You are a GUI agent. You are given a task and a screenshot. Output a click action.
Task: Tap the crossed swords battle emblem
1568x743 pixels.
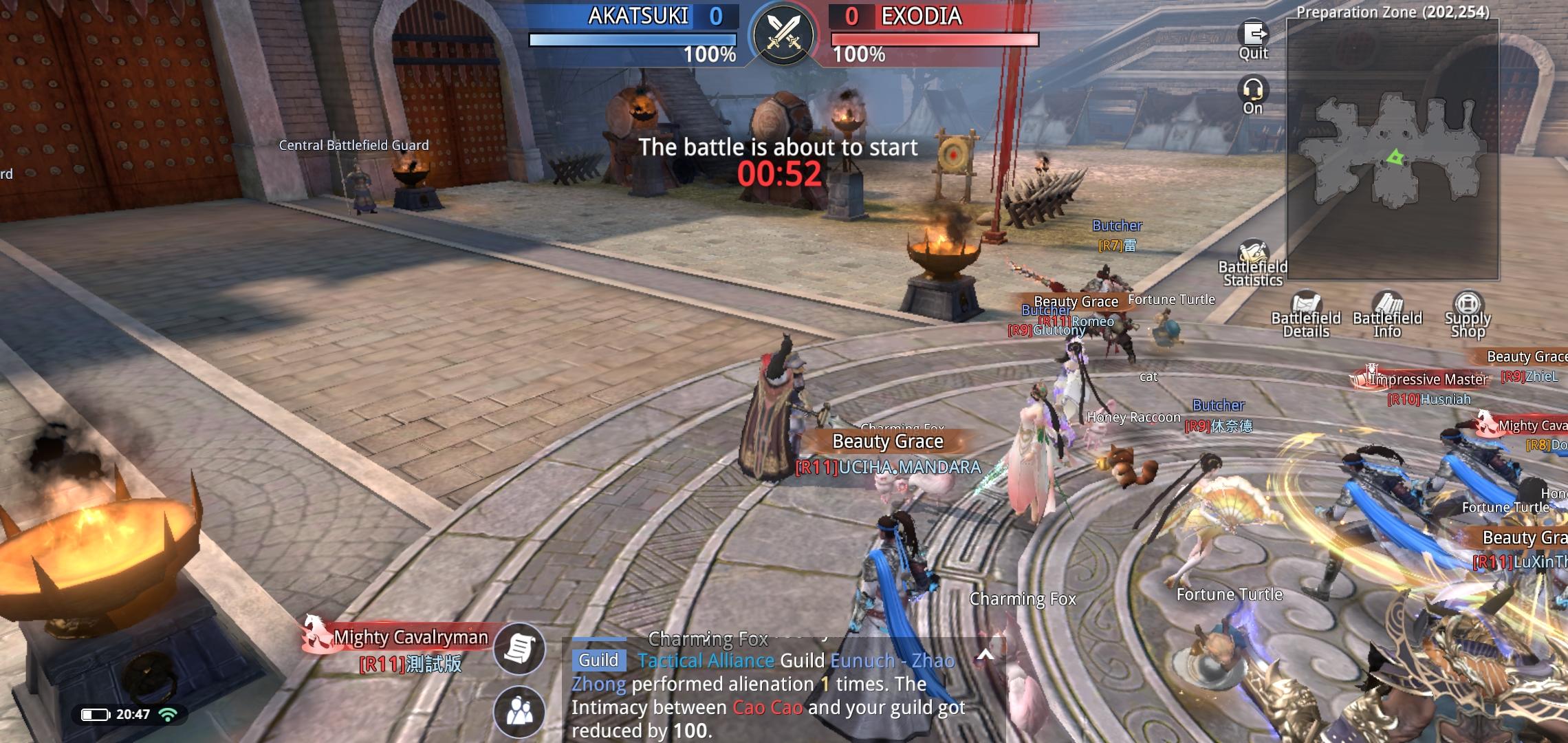tap(783, 33)
